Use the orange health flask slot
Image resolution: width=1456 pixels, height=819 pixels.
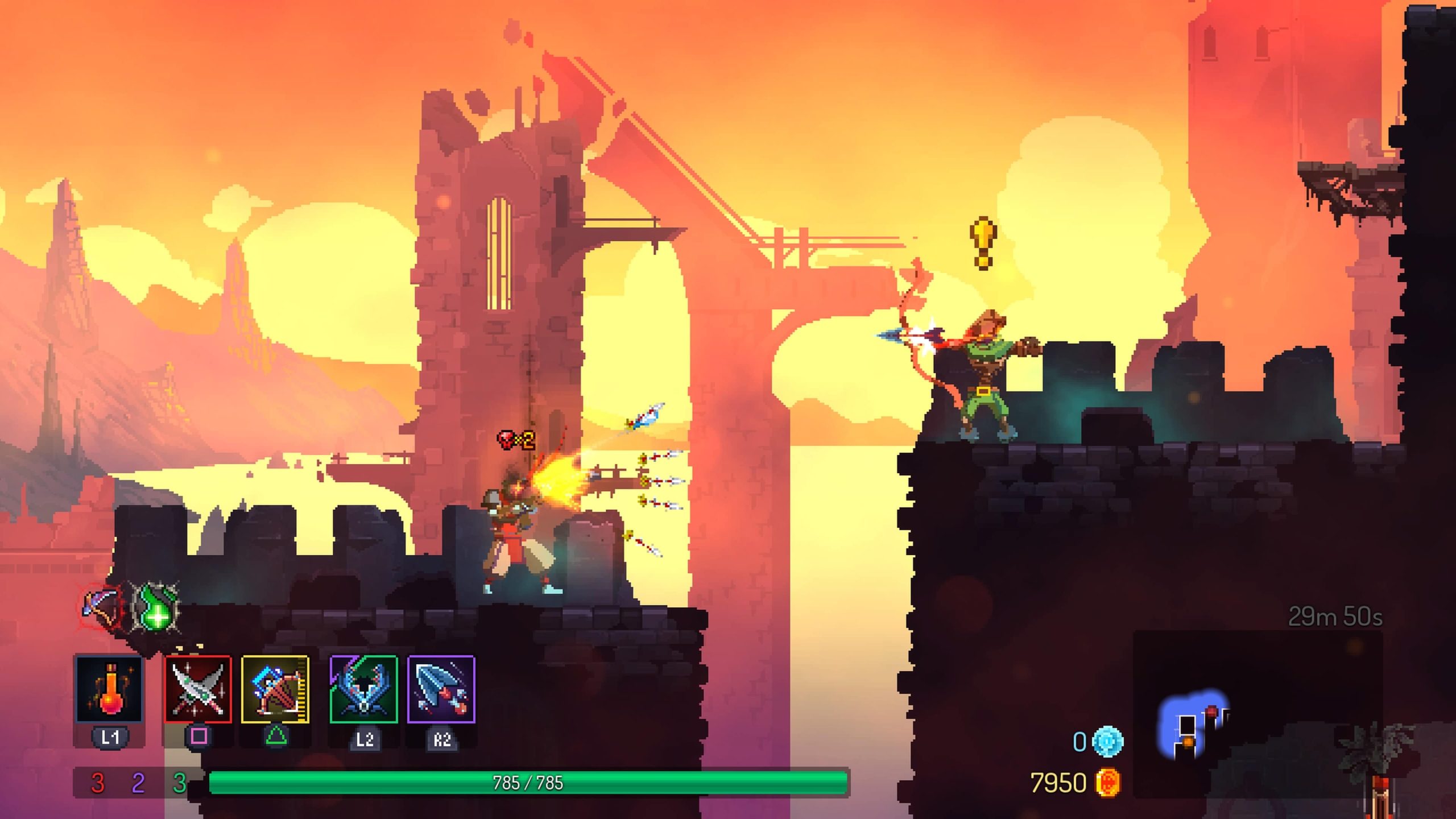[109, 689]
